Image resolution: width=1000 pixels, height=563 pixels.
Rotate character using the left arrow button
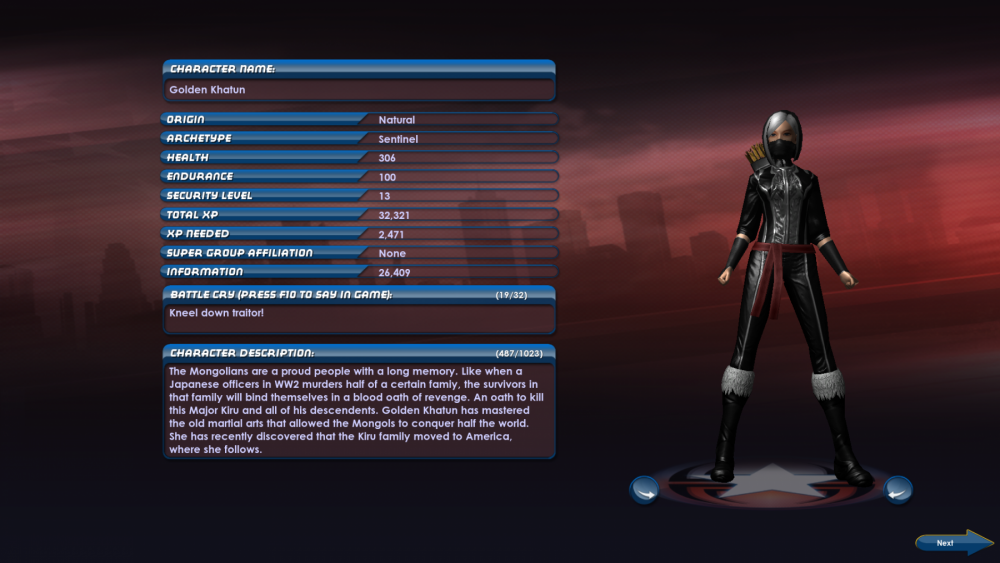(x=644, y=490)
